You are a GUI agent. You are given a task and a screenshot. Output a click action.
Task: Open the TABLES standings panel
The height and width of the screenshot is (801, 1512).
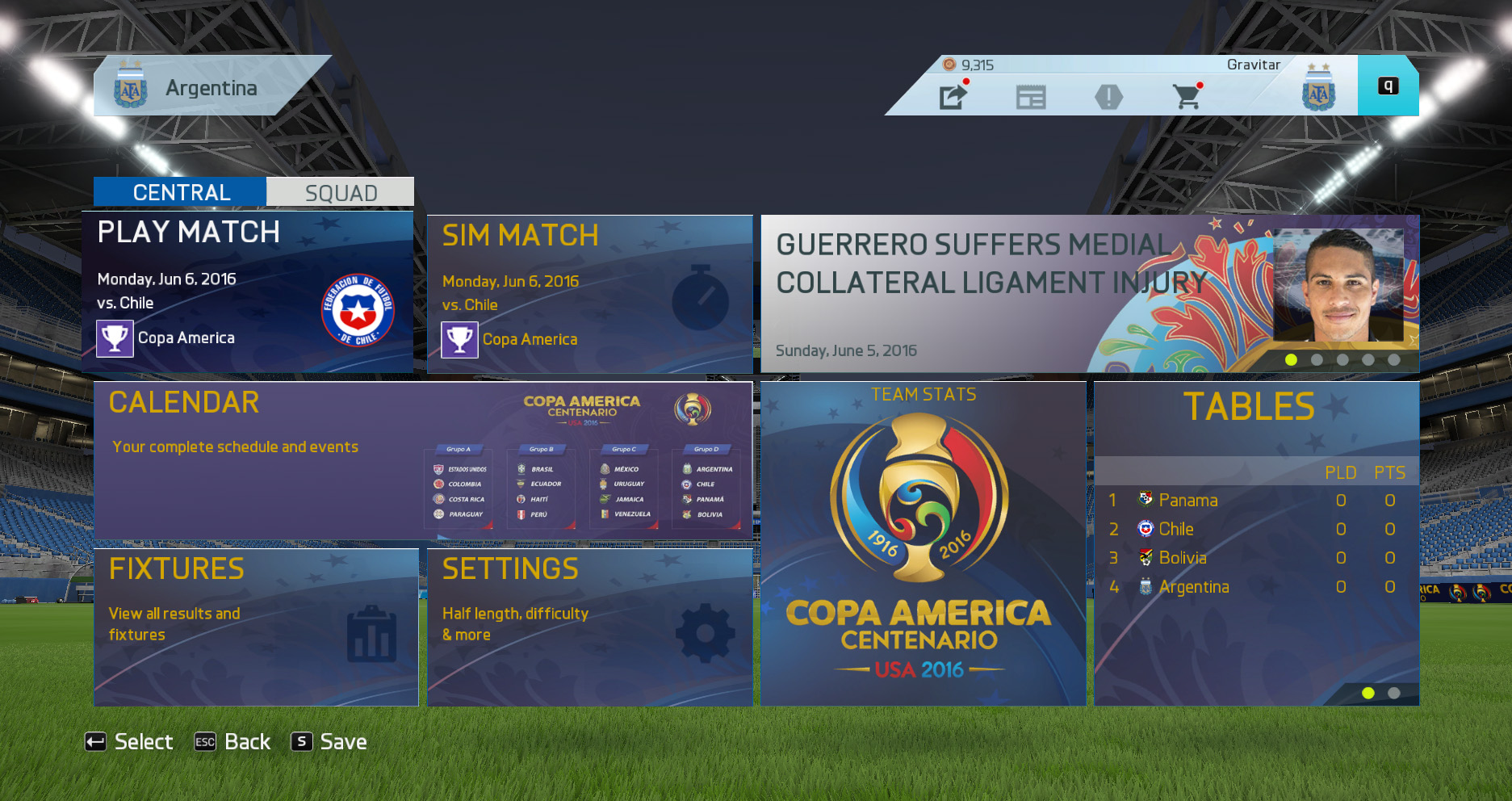point(1256,544)
